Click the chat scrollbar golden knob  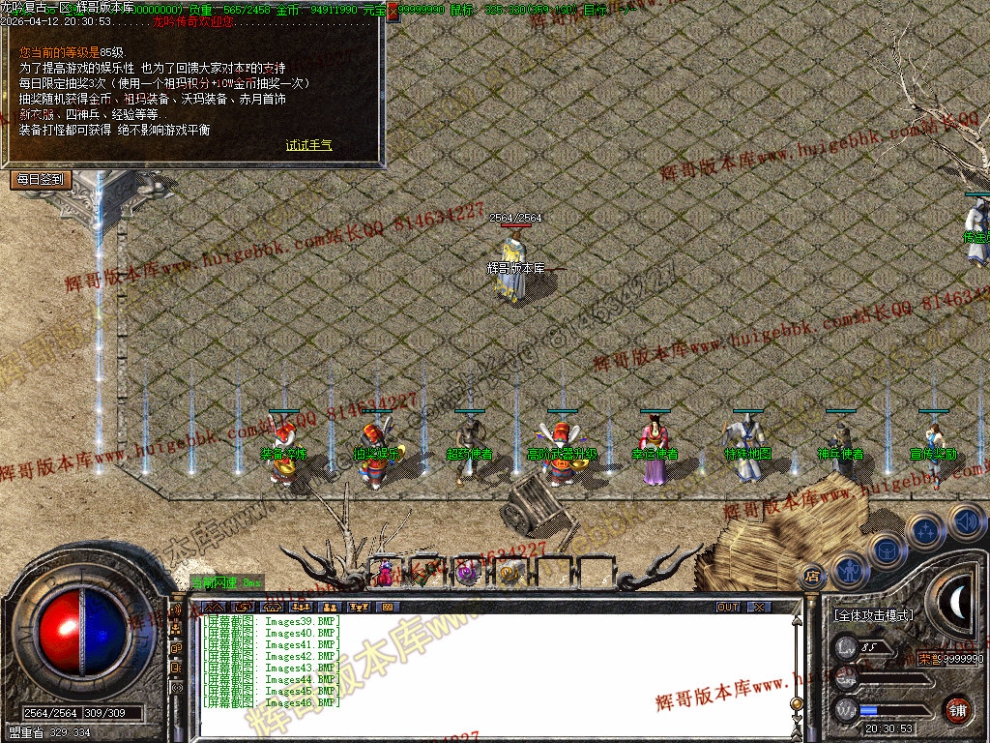[x=796, y=705]
